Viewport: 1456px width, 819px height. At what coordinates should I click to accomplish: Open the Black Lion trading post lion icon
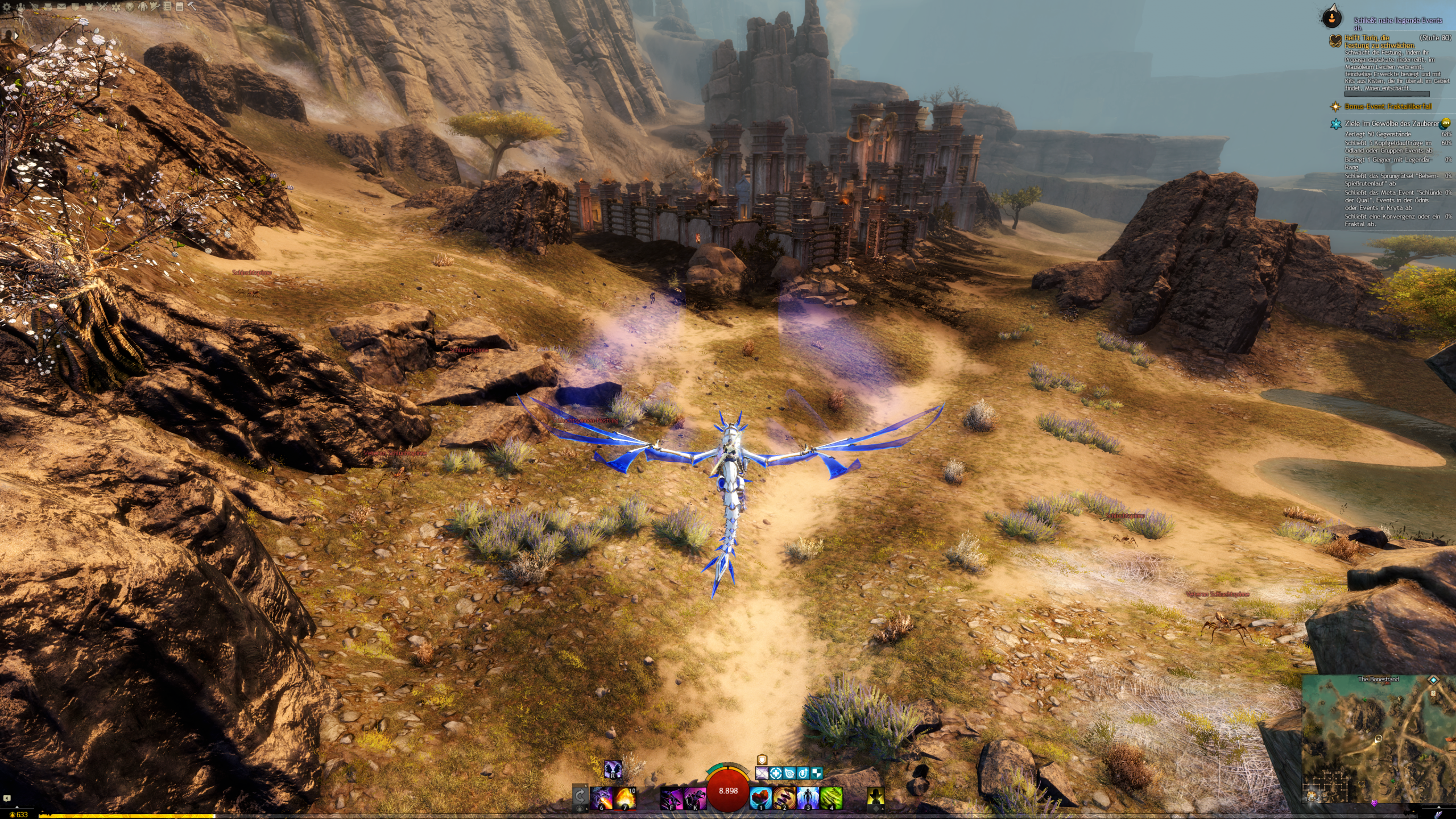(130, 7)
